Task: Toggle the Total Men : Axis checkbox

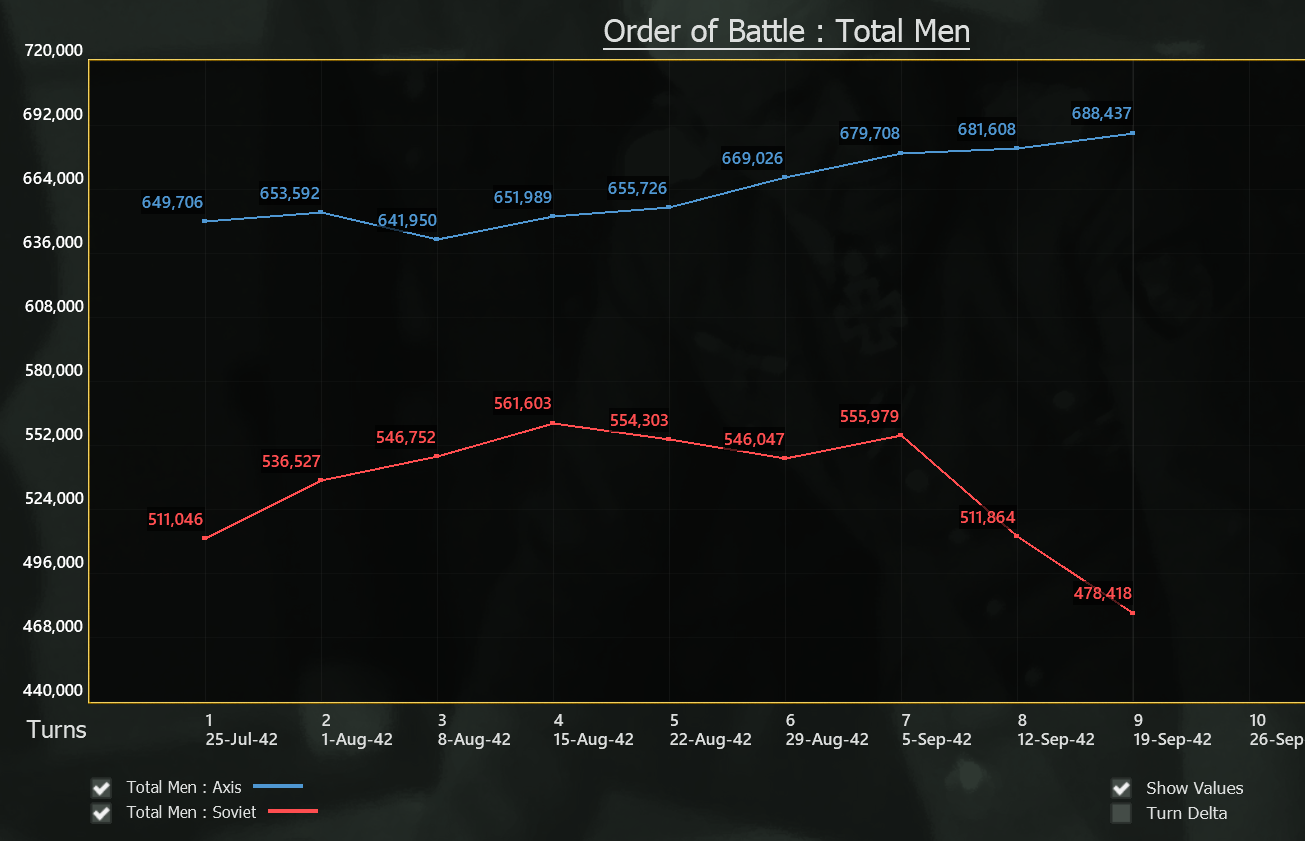Action: pyautogui.click(x=100, y=787)
